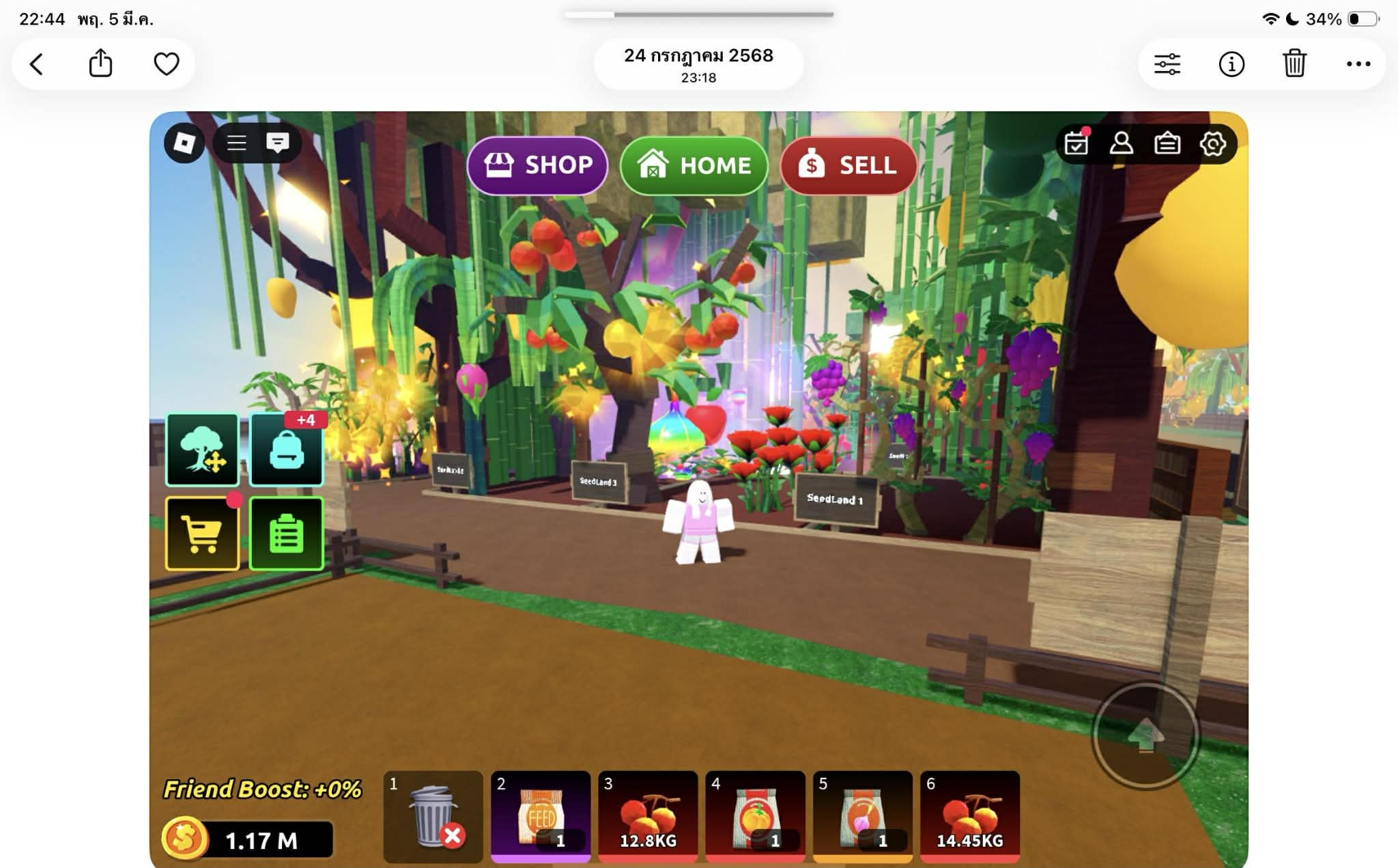The width and height of the screenshot is (1398, 868).
Task: Open the green clipboard icon
Action: (287, 534)
